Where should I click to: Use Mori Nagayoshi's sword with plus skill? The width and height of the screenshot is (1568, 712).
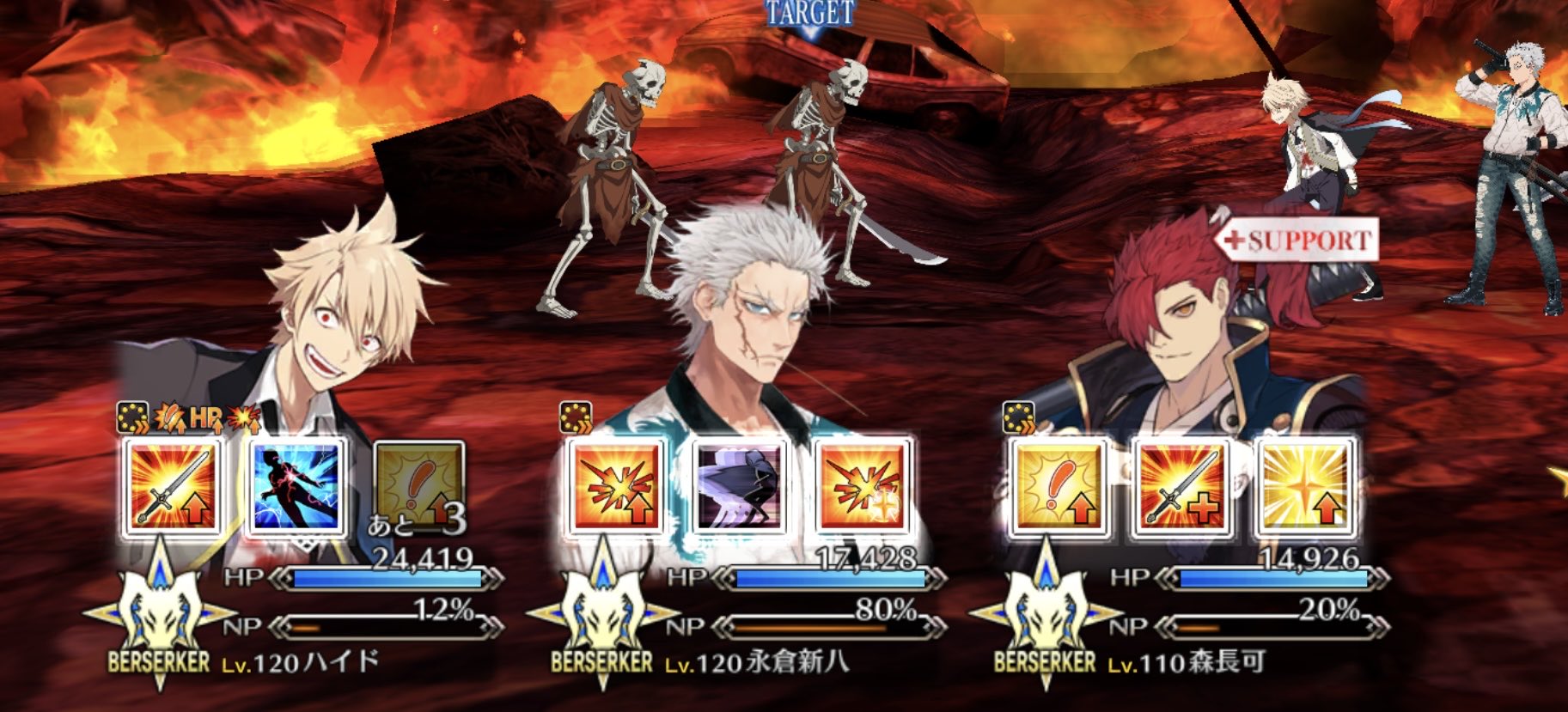pyautogui.click(x=1182, y=488)
